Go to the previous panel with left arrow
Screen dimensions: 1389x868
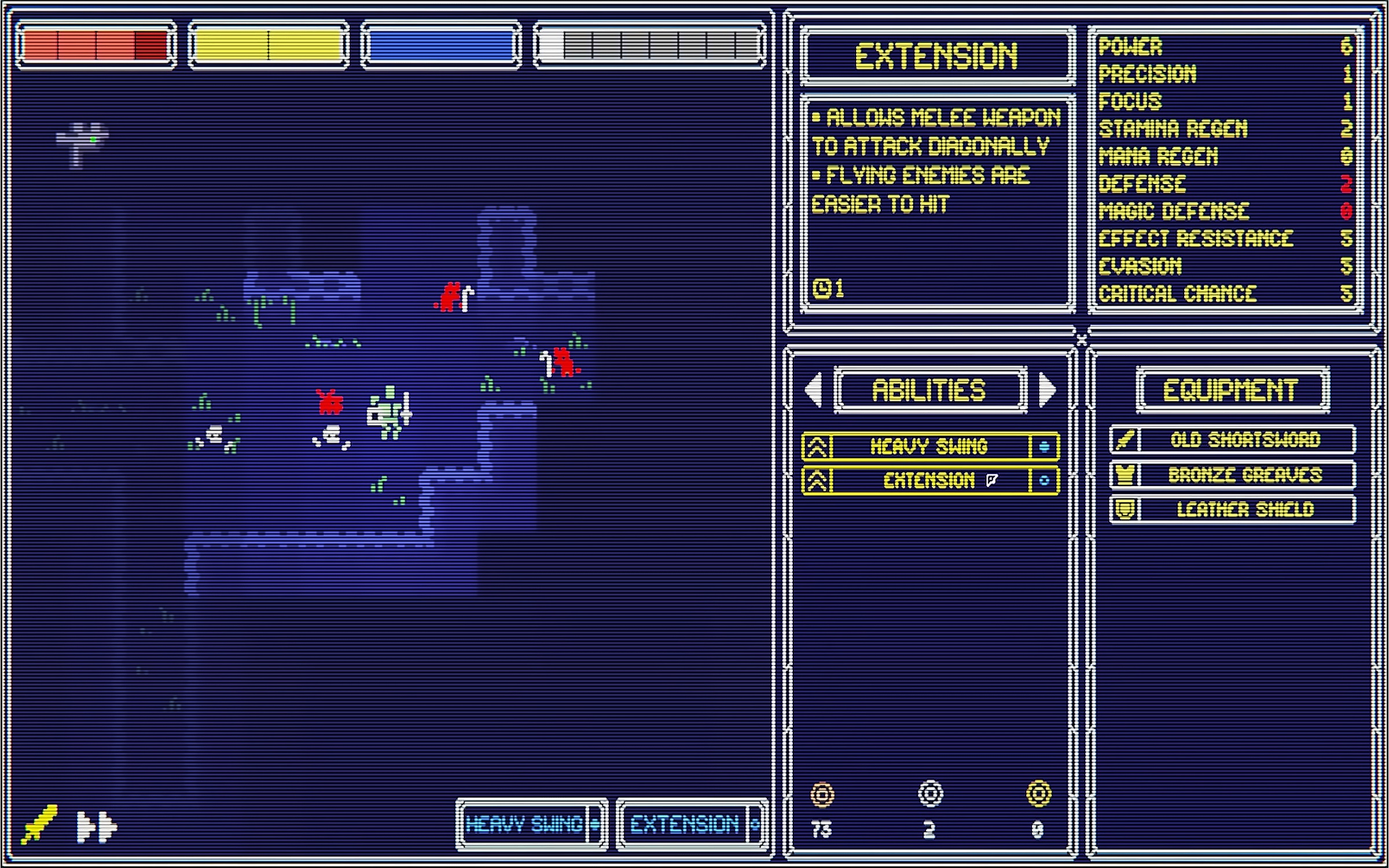click(814, 389)
